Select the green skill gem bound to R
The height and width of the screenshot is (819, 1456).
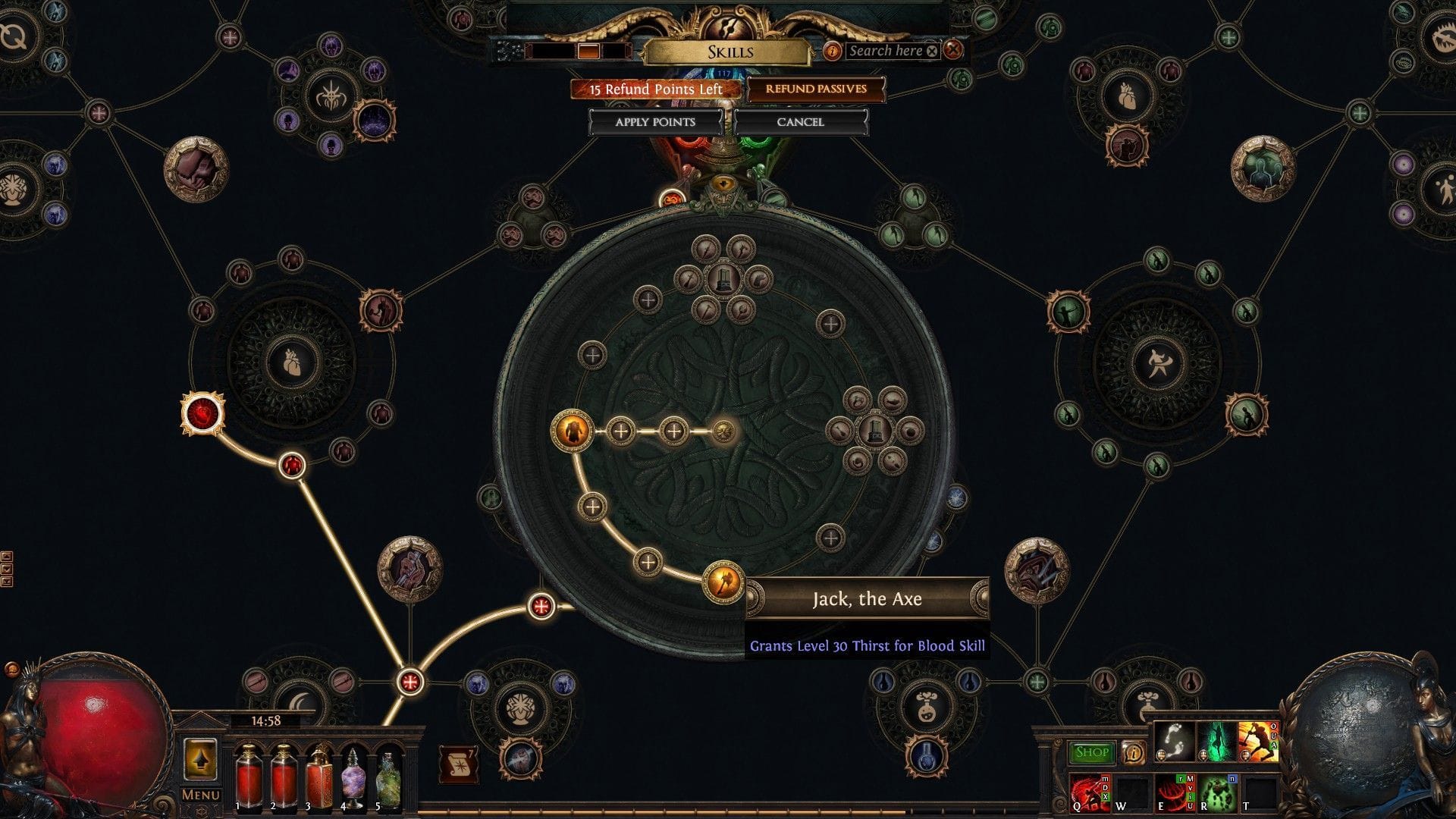[x=1217, y=795]
